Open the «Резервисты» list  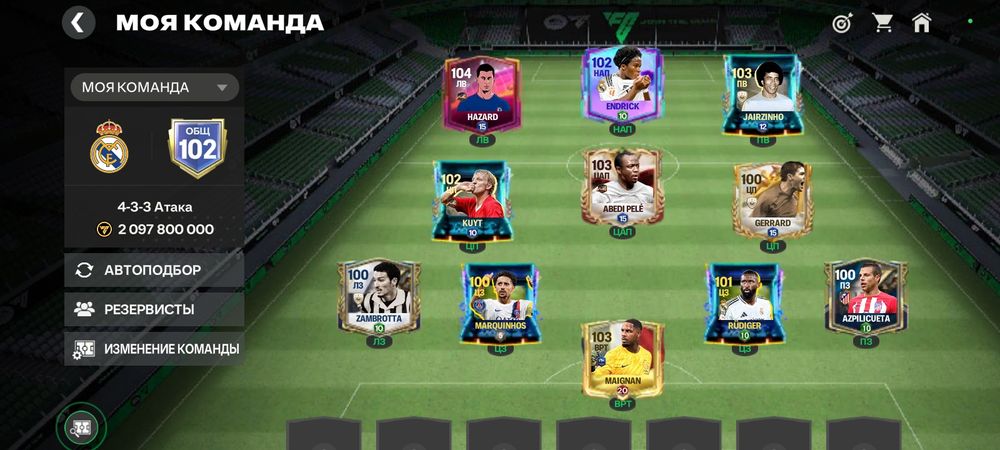pyautogui.click(x=154, y=309)
